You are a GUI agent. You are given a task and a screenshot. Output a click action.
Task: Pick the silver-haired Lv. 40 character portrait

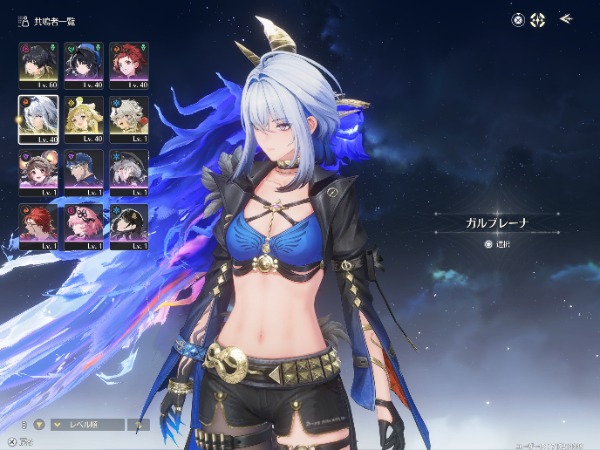(38, 118)
